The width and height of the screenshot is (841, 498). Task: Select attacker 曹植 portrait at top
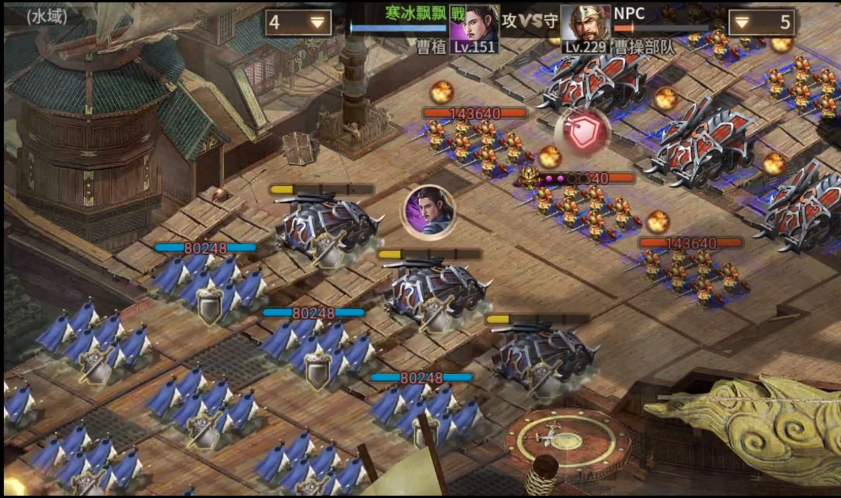[476, 24]
